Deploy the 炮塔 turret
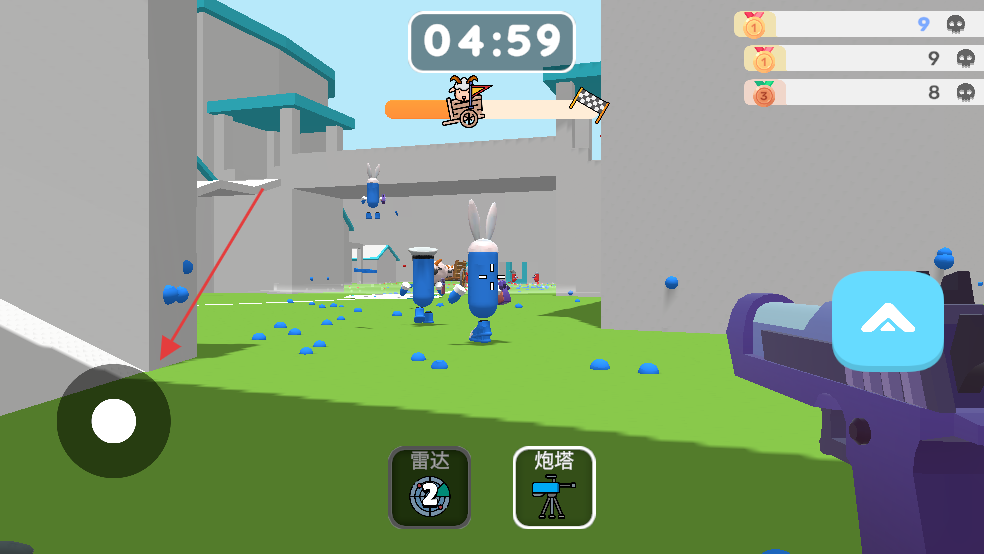This screenshot has height=554, width=984. [x=554, y=487]
